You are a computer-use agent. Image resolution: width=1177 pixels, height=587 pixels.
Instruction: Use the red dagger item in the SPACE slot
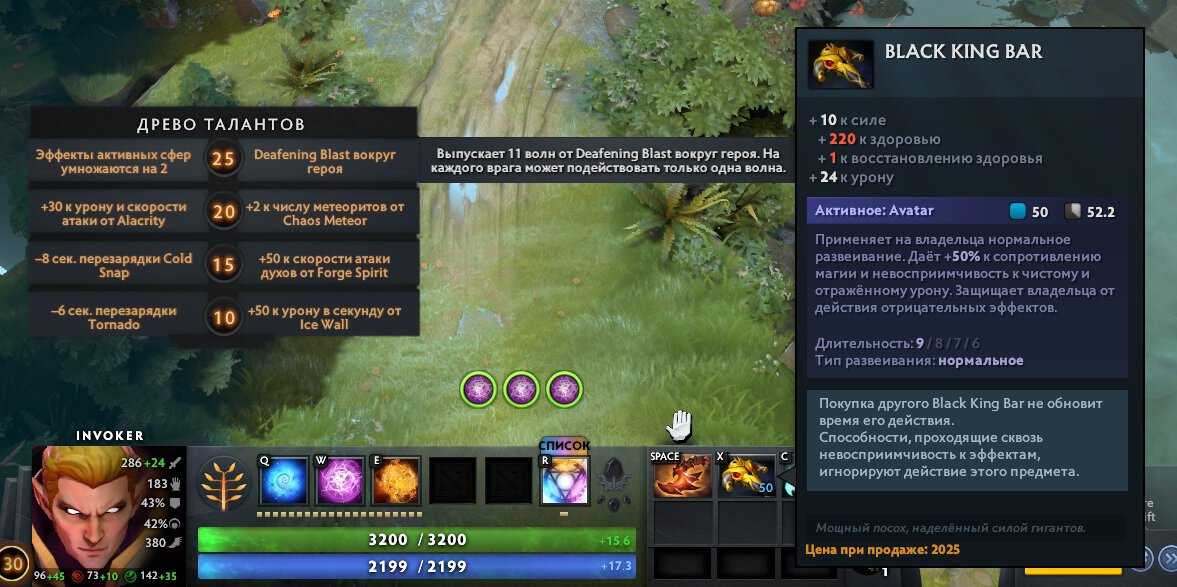pos(682,476)
